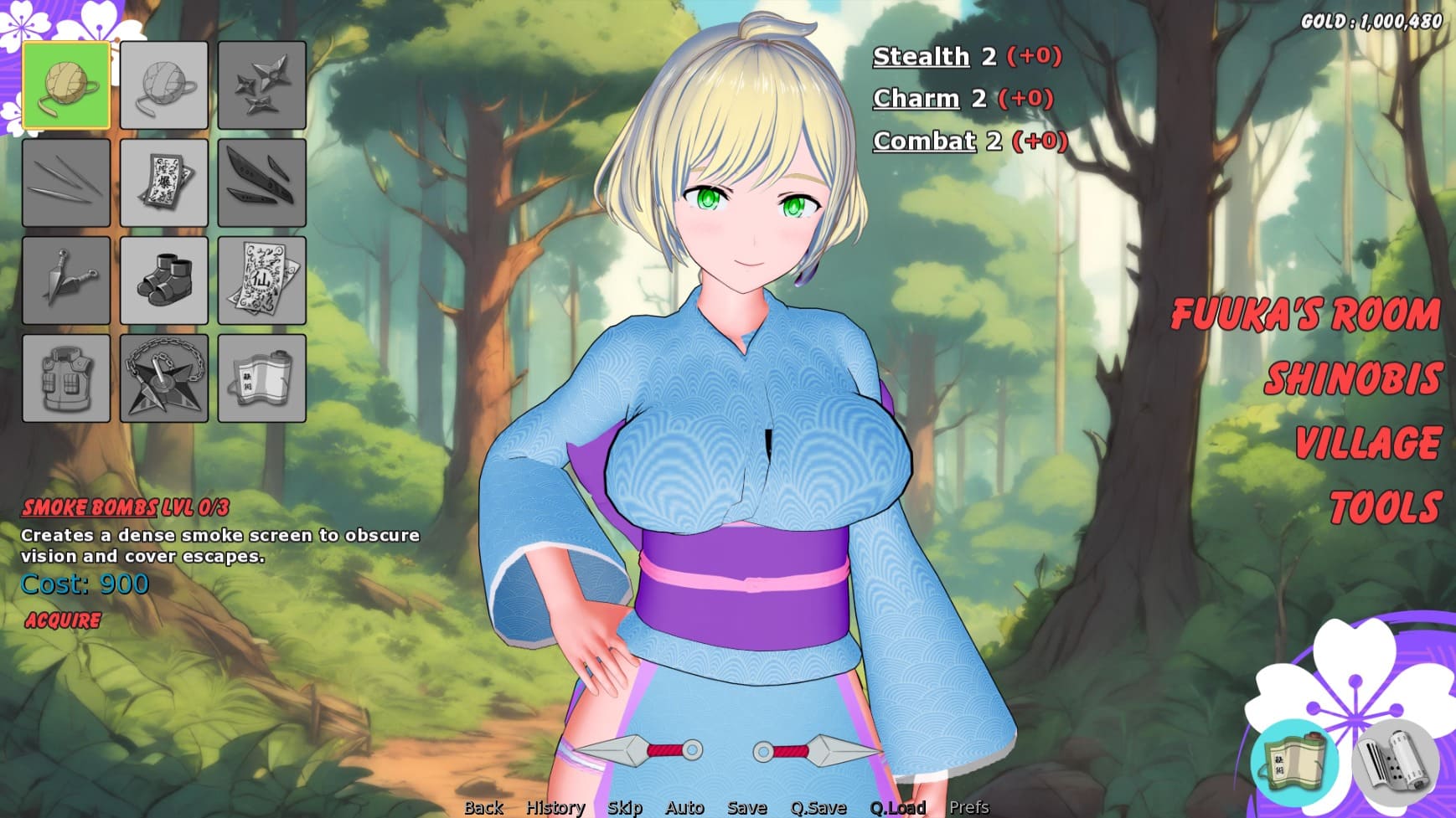Open the Tools menu entry
The height and width of the screenshot is (818, 1456).
[1384, 508]
